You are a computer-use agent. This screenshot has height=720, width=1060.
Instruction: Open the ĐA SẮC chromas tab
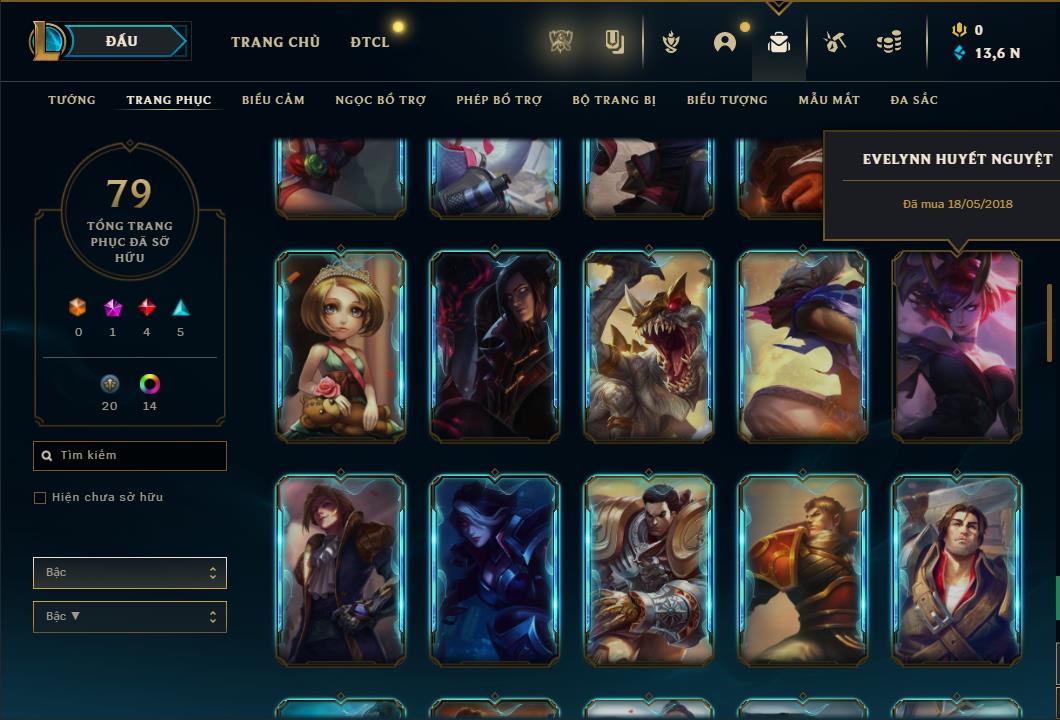click(x=914, y=100)
